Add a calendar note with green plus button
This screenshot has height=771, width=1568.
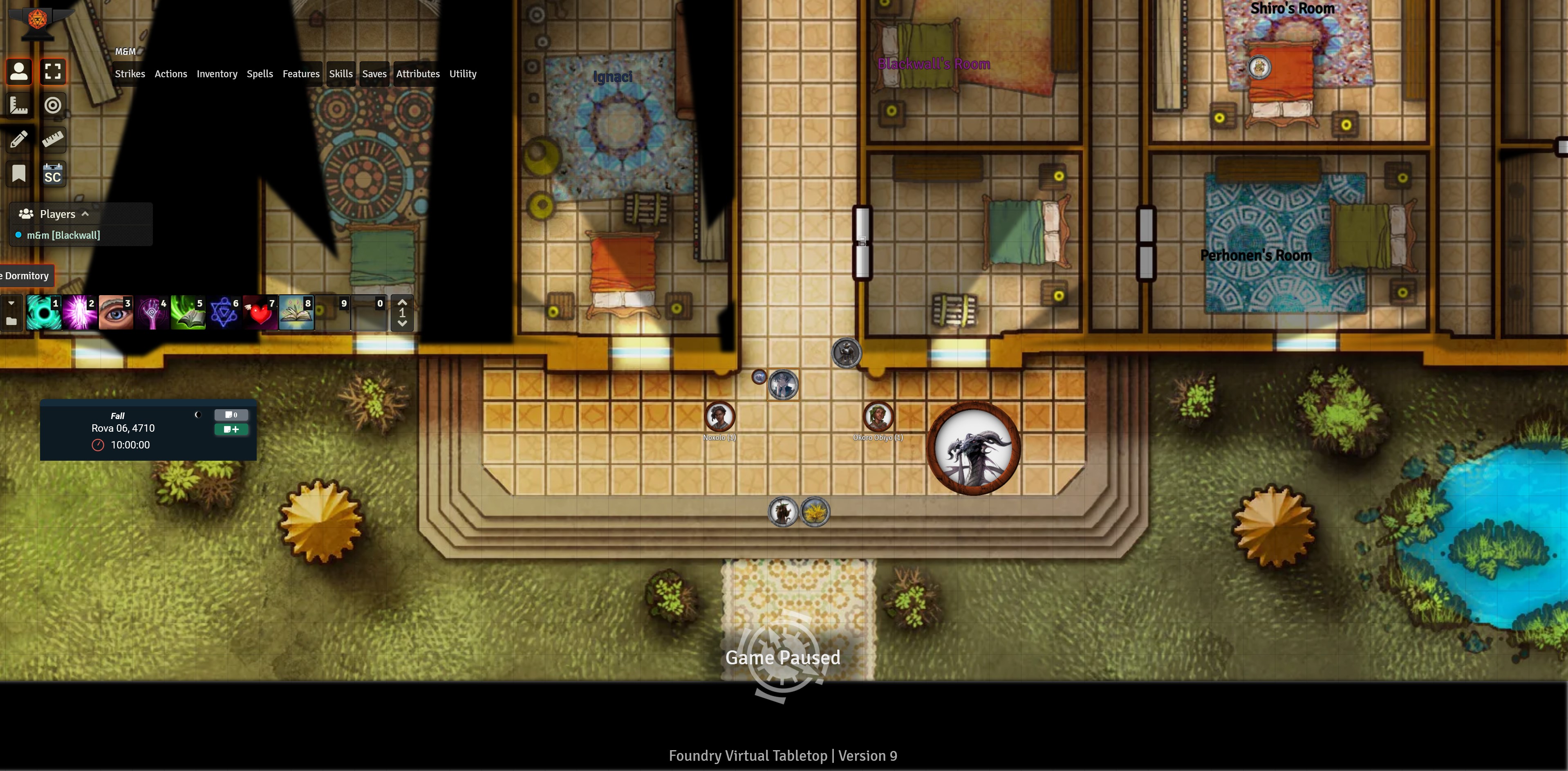tap(231, 429)
